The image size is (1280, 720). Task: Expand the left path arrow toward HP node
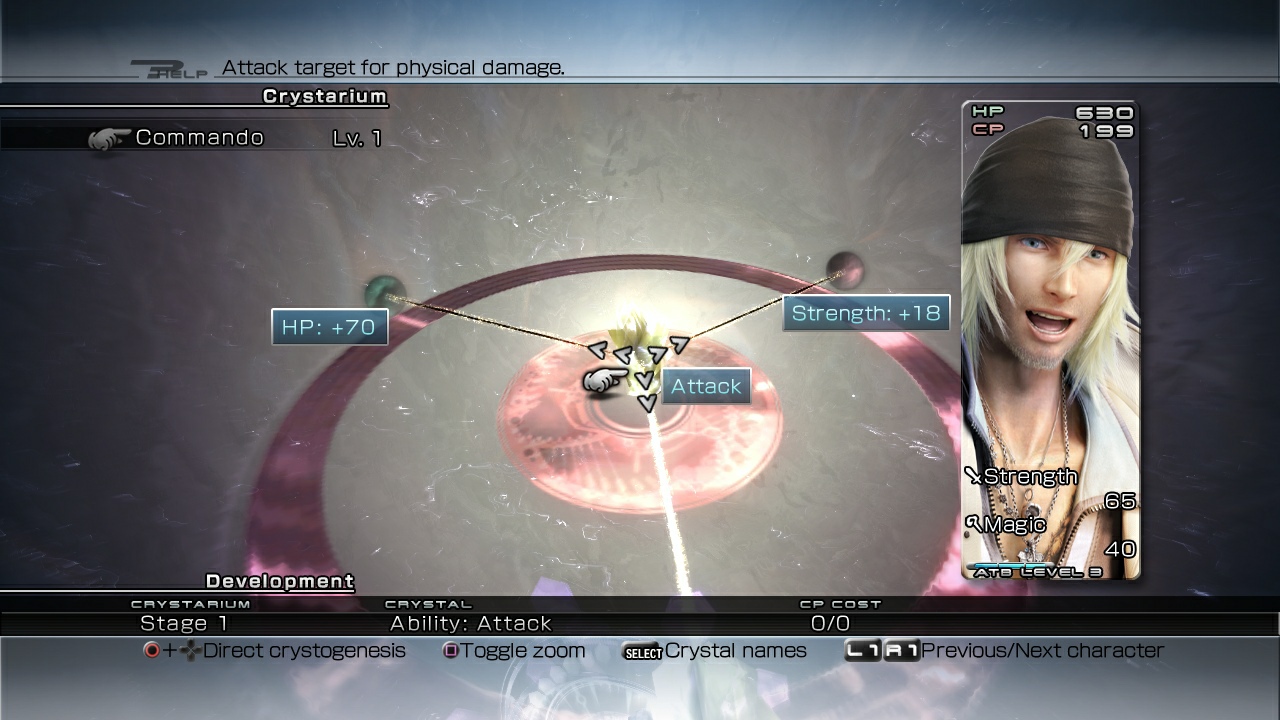pos(598,351)
